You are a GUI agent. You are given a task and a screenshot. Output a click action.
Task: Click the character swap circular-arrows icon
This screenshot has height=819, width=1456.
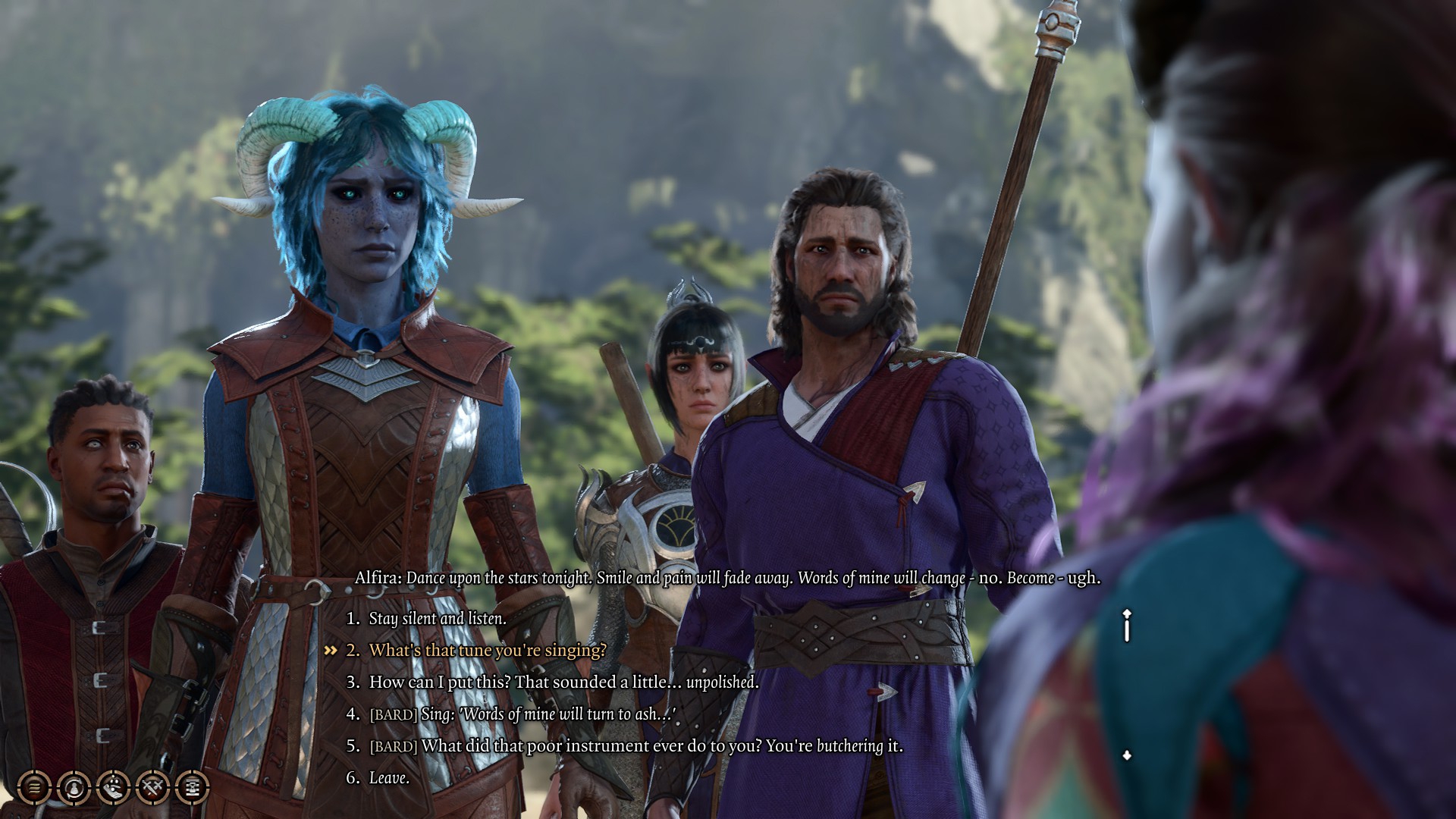coord(74,786)
